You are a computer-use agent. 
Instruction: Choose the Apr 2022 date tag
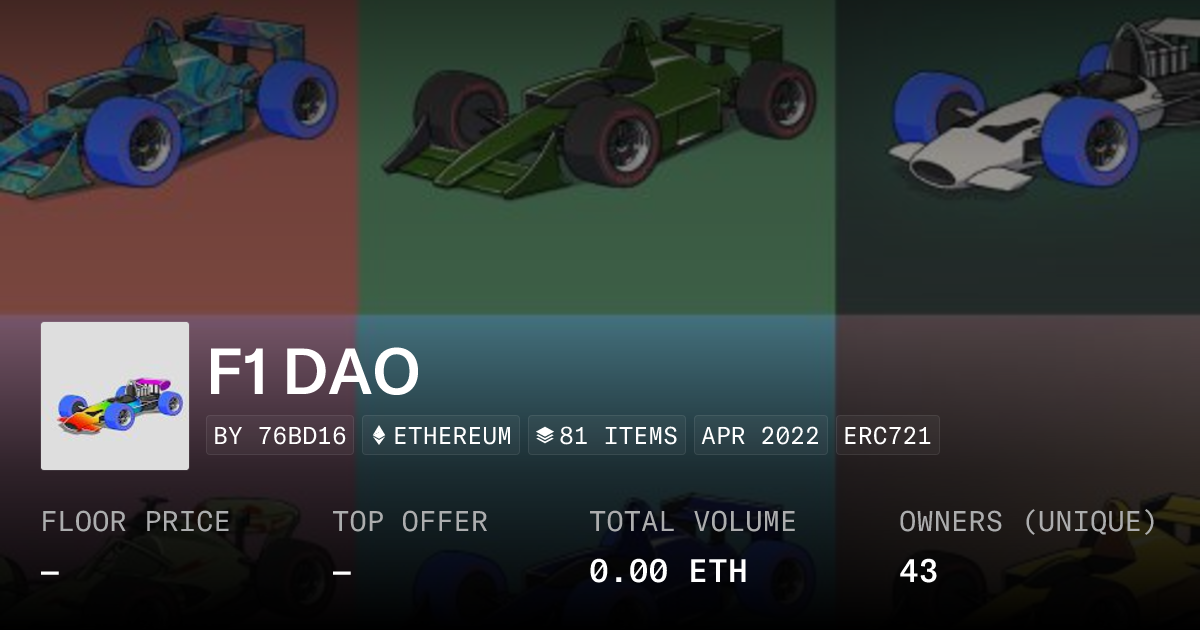(760, 436)
